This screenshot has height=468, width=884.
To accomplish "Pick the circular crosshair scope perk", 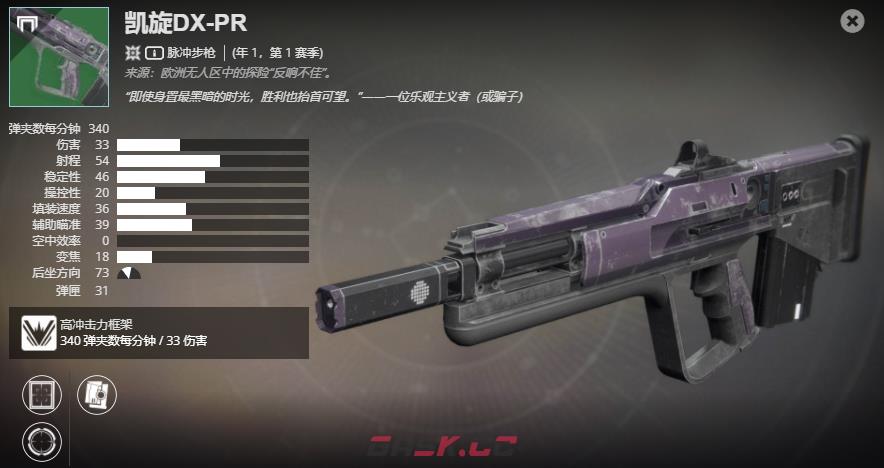I will [x=42, y=441].
